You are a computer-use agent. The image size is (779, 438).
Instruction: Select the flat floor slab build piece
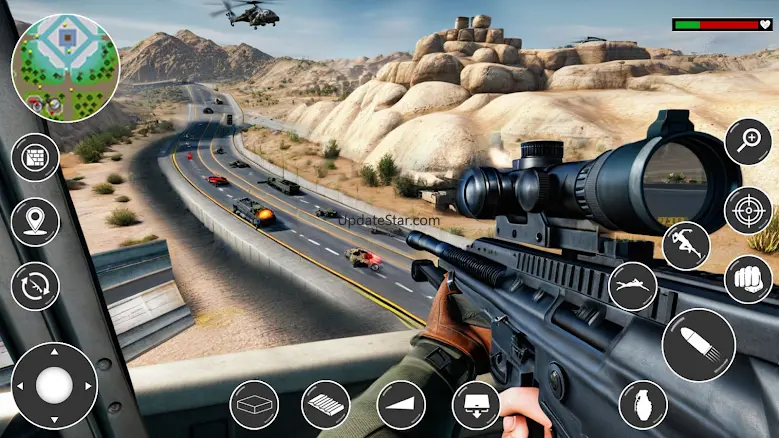pyautogui.click(x=254, y=405)
